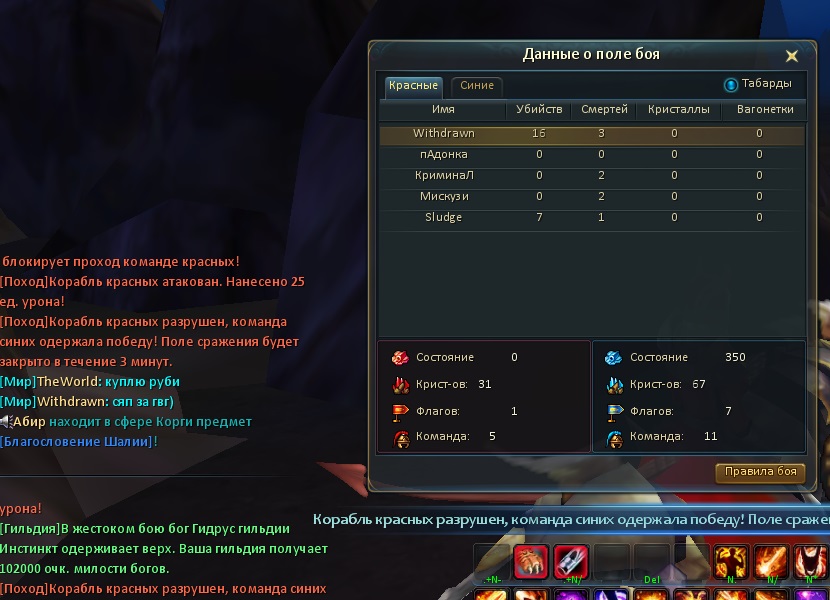Image resolution: width=830 pixels, height=600 pixels.
Task: Activate the flaming figure skill icon
Action: 732,563
